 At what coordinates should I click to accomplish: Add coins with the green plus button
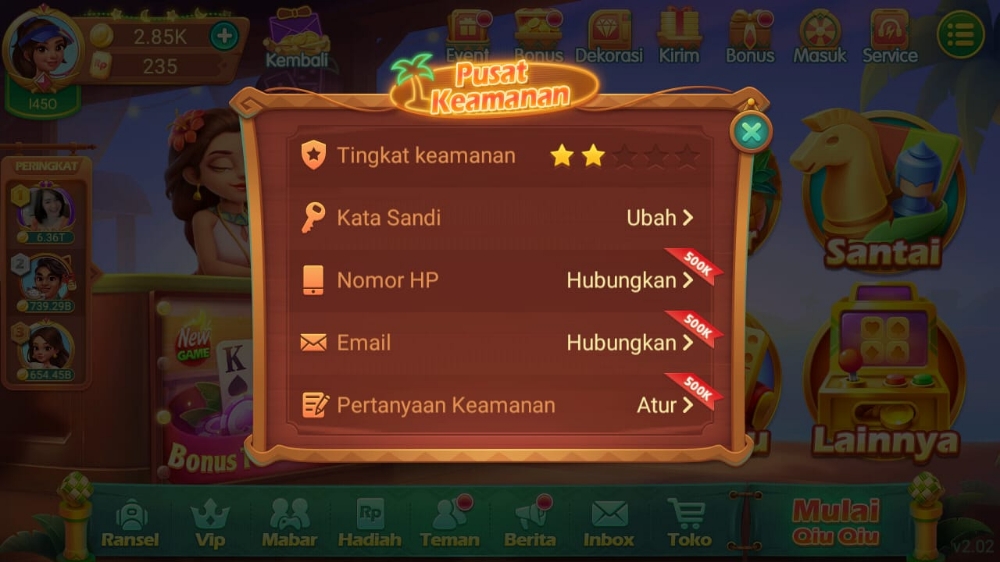224,36
